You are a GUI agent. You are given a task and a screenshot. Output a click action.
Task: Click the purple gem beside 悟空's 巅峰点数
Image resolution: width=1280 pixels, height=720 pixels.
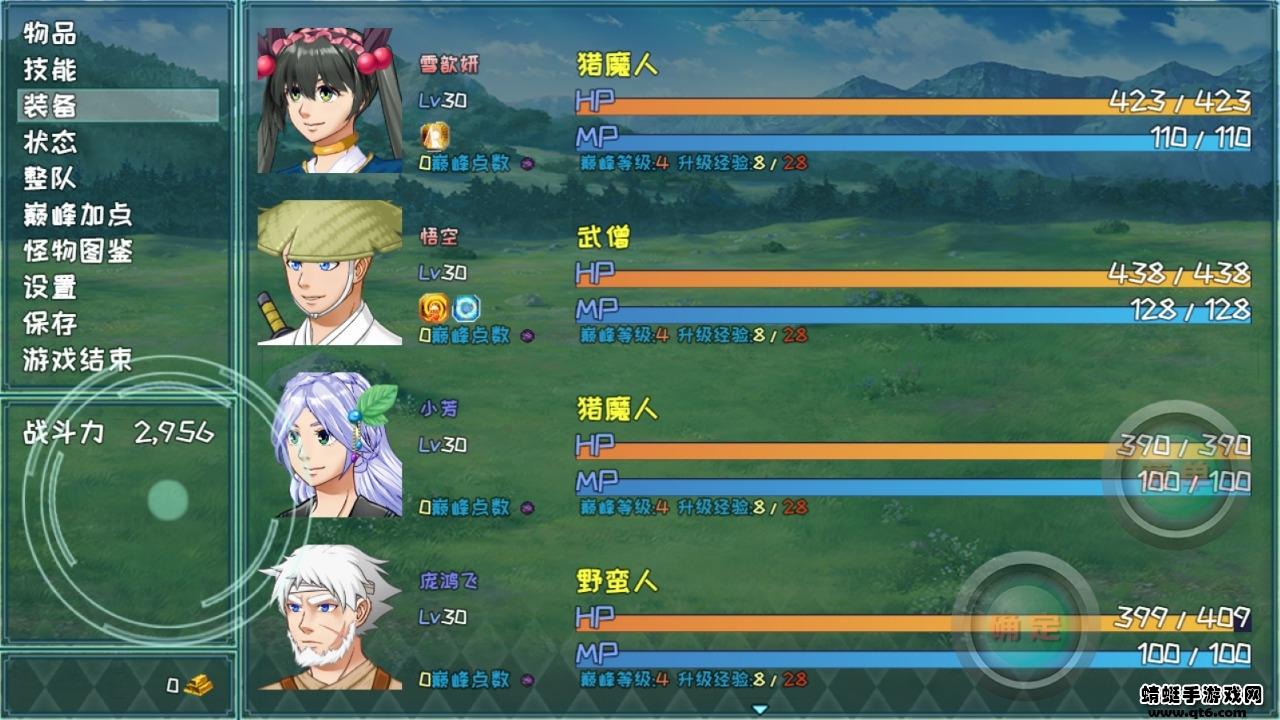click(x=530, y=337)
